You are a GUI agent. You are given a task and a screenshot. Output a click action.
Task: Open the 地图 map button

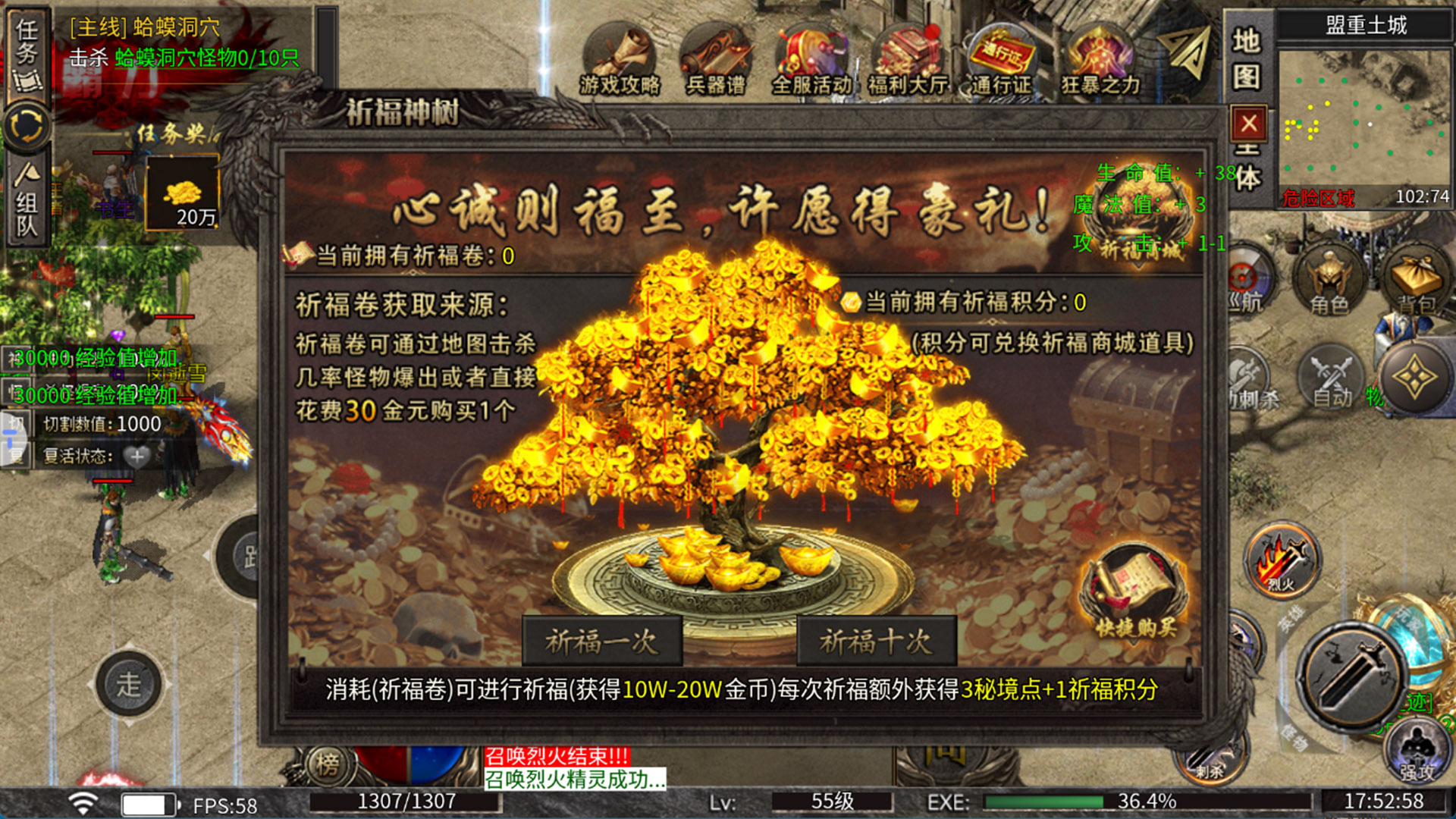coord(1246,59)
